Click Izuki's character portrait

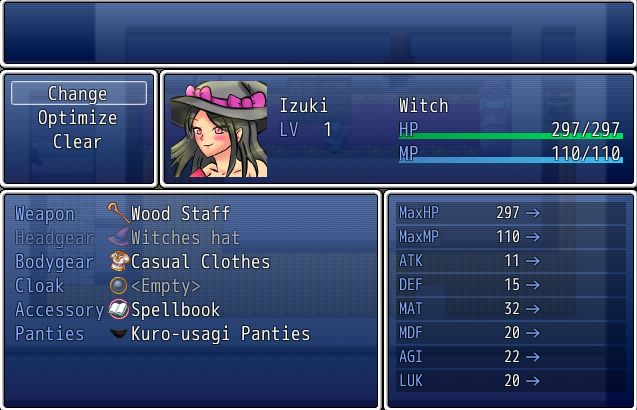219,130
